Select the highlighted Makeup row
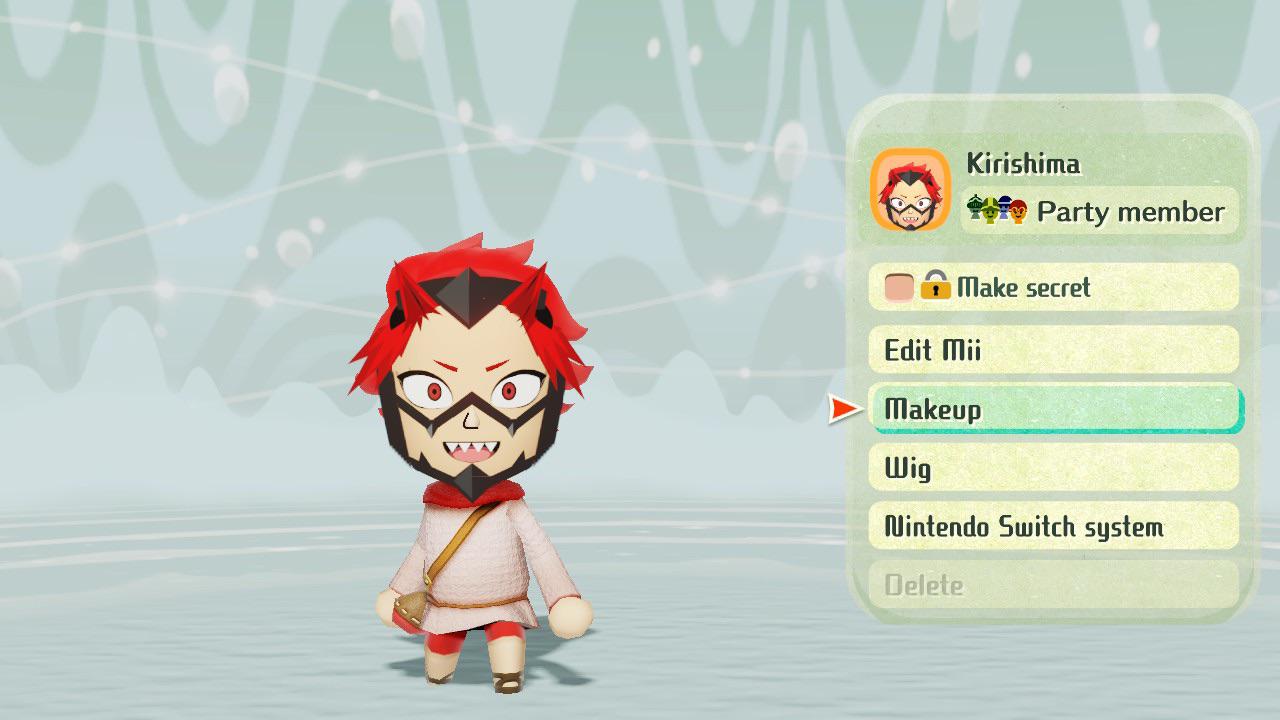This screenshot has height=720, width=1280. (x=1053, y=409)
